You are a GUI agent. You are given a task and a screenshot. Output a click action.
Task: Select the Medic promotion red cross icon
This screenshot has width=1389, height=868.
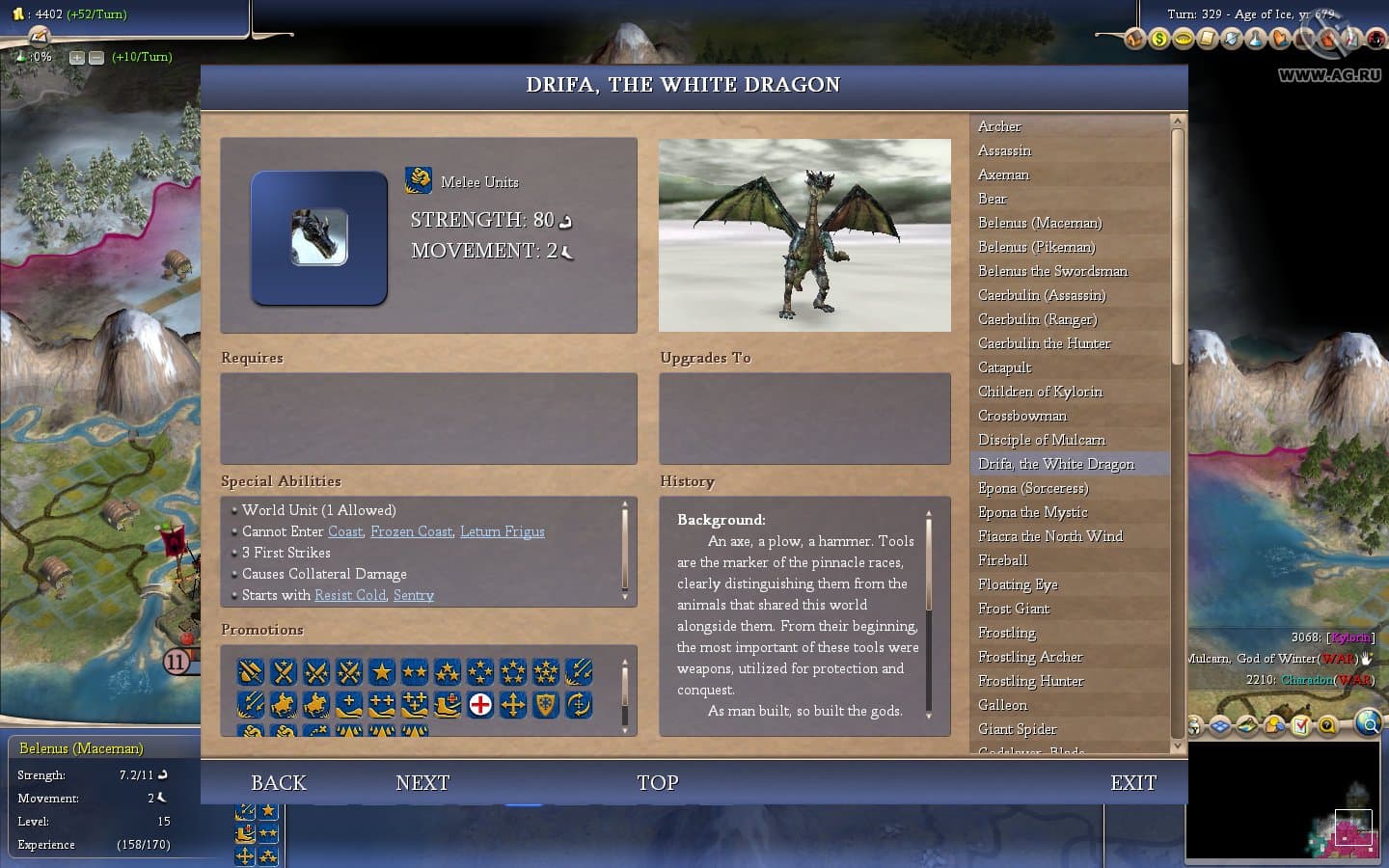(x=479, y=705)
